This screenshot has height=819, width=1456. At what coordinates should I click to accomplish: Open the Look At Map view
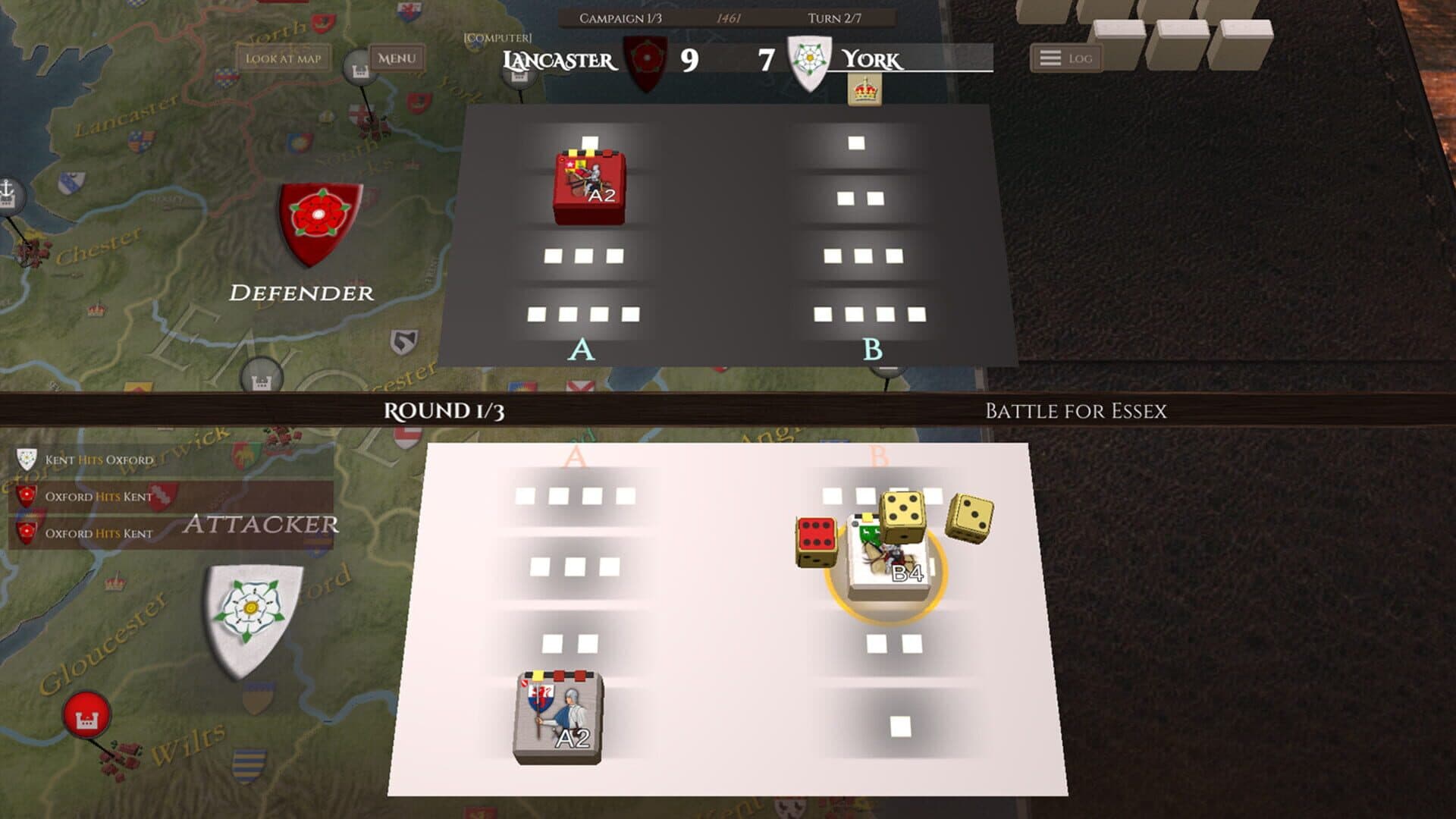point(283,58)
